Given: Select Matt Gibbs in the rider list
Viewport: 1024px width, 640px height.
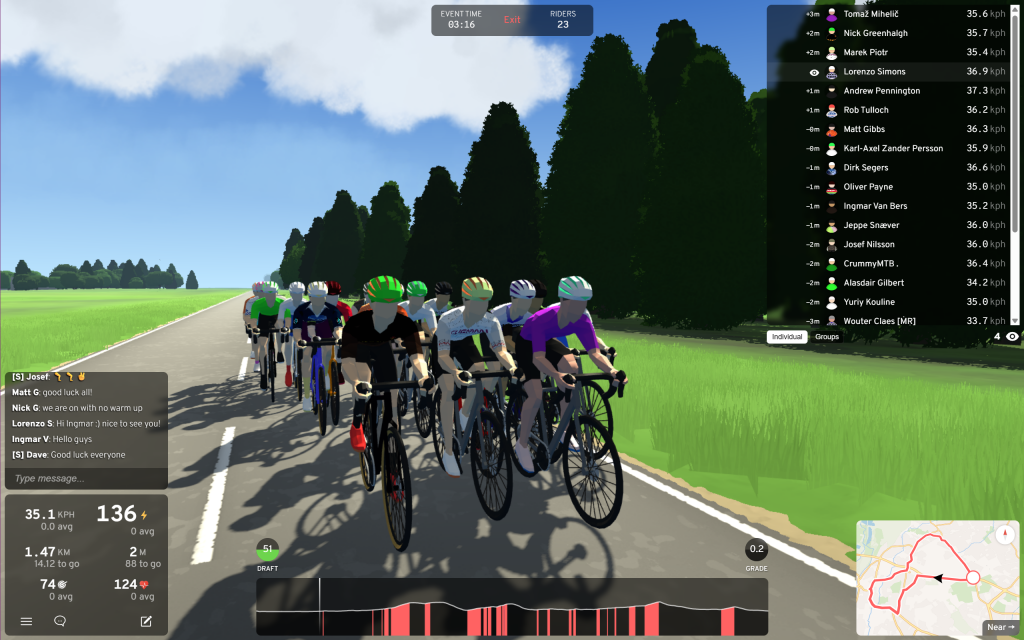Looking at the screenshot, I should coord(866,129).
